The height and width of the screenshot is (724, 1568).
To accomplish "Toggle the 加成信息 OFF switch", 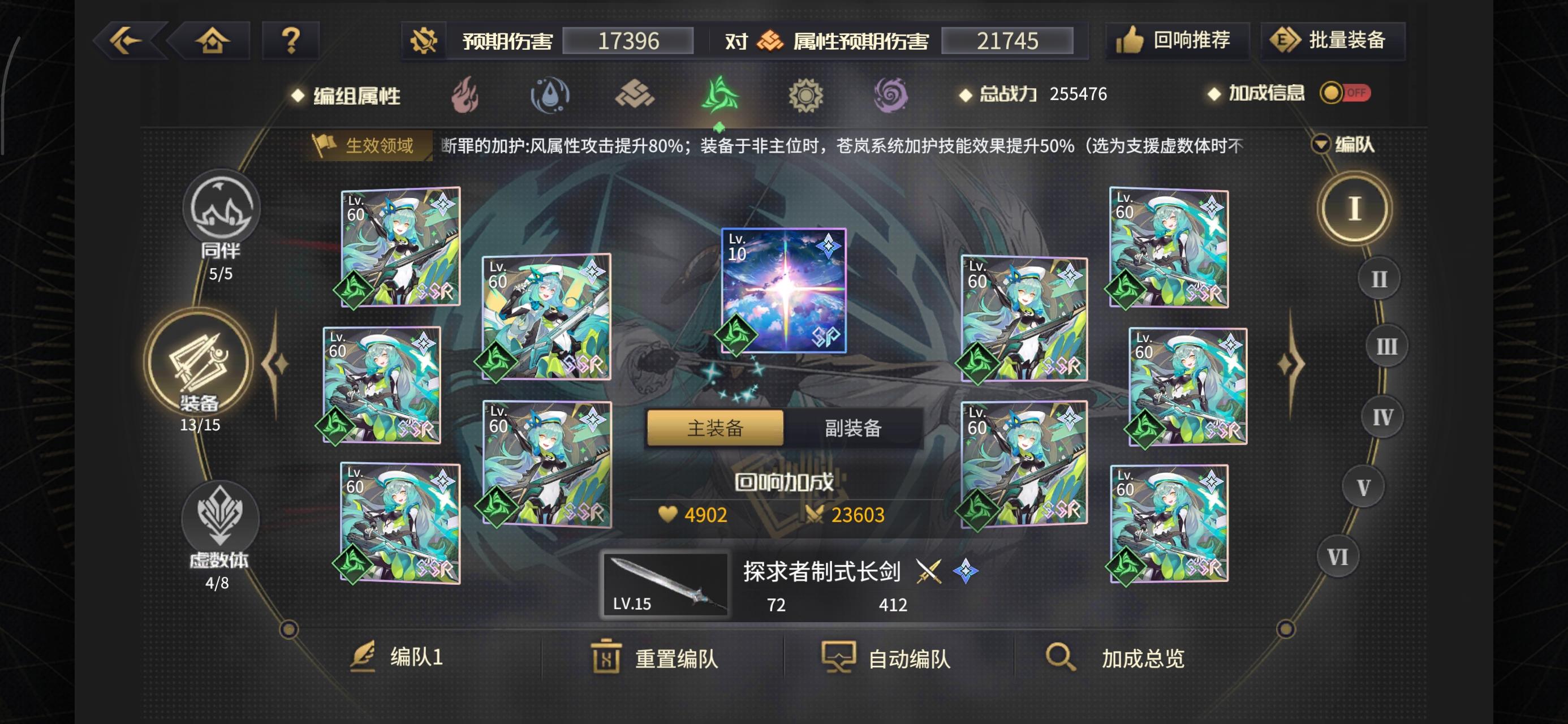I will click(1345, 93).
